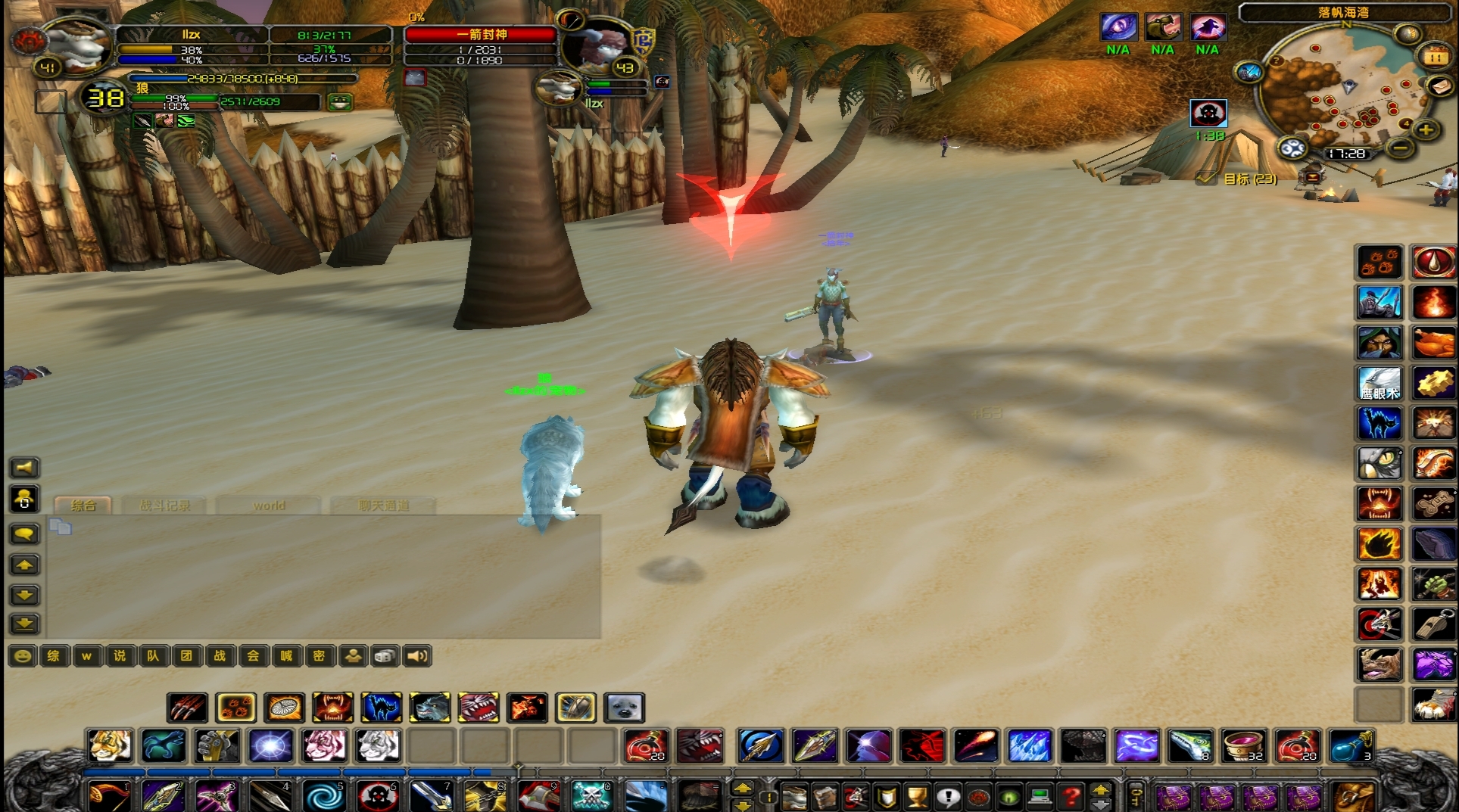Toggle the speaker sound button below chat
The width and height of the screenshot is (1459, 812).
417,656
